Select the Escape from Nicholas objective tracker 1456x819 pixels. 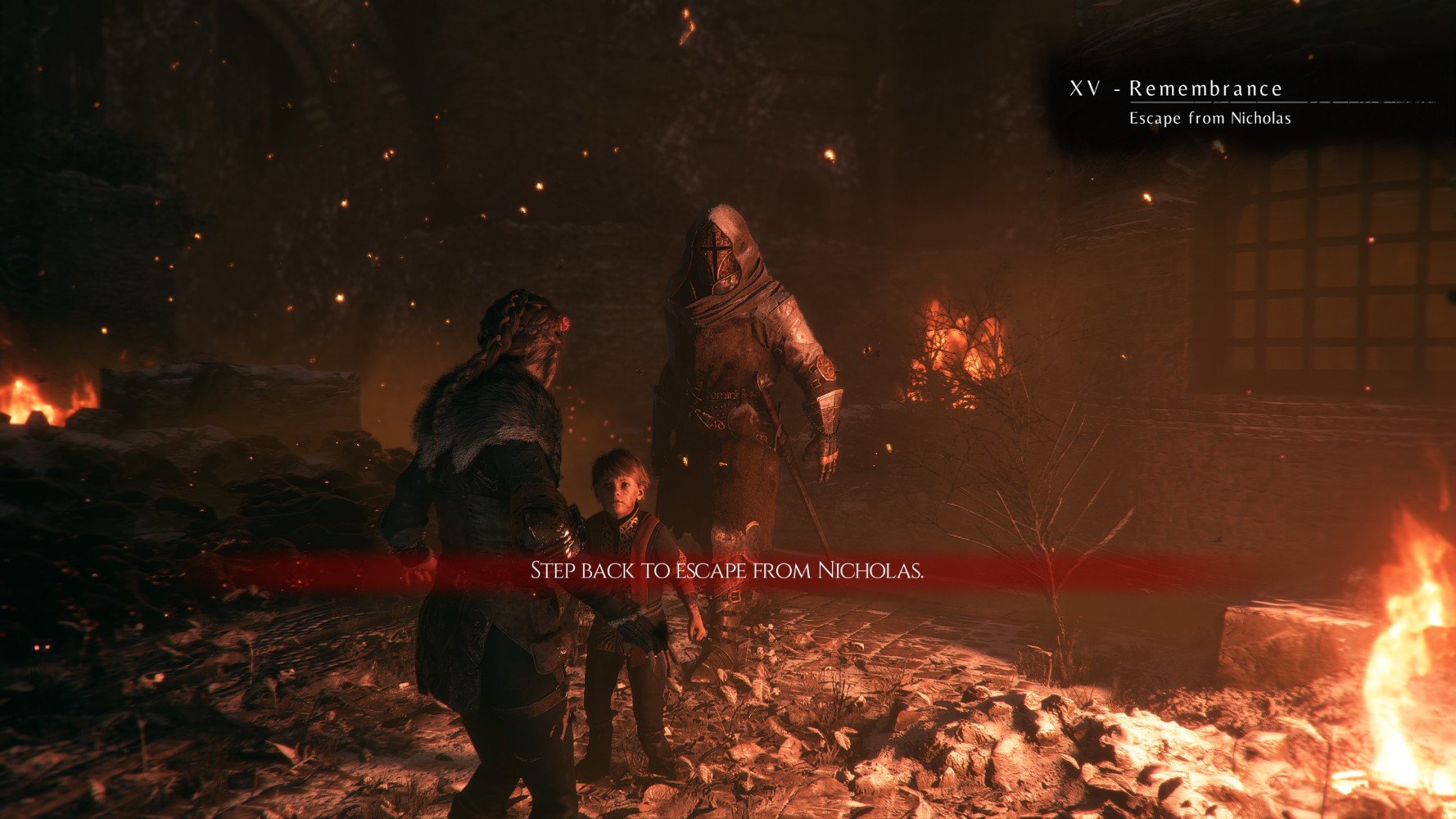tap(1210, 118)
